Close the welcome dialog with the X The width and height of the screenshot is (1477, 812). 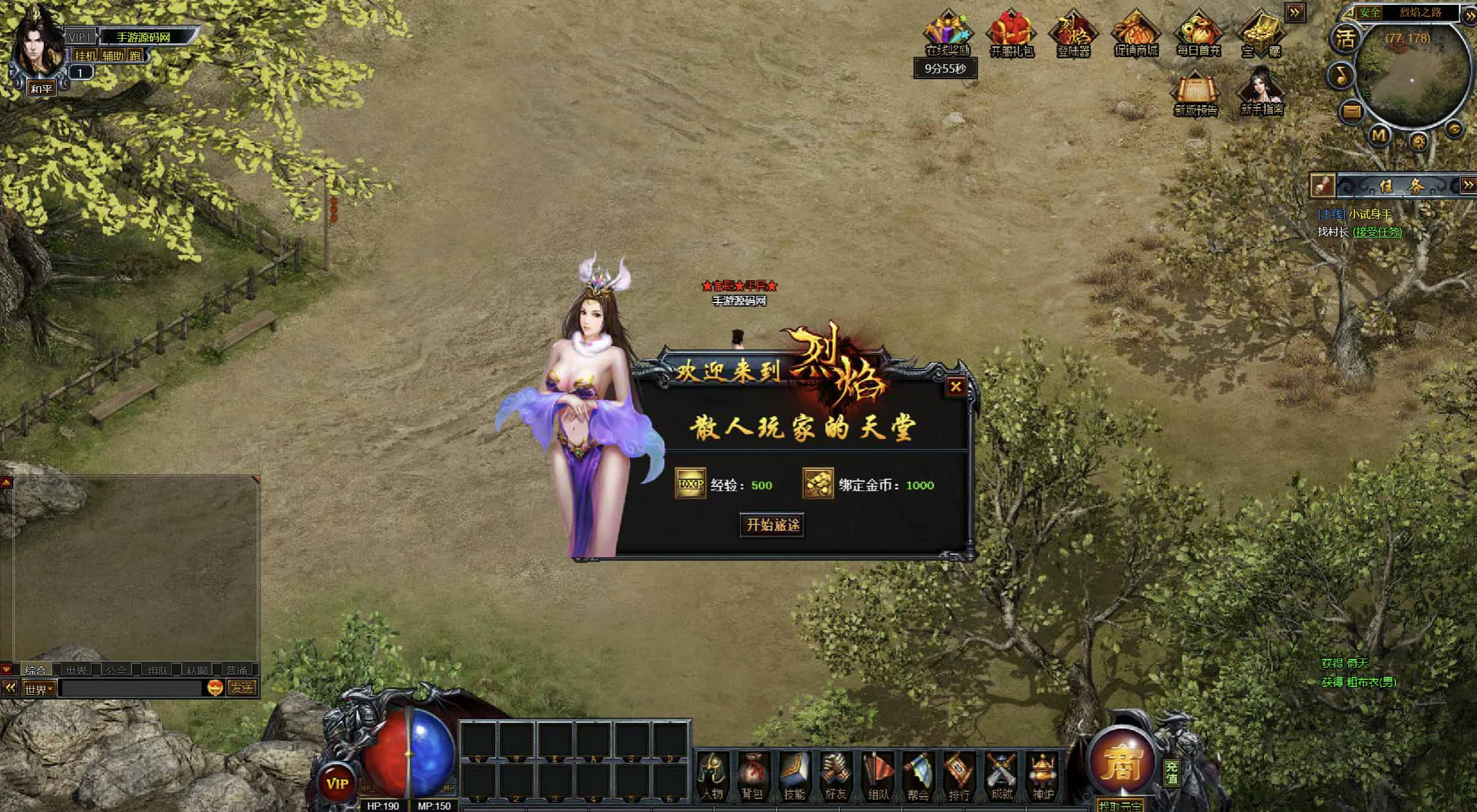955,387
